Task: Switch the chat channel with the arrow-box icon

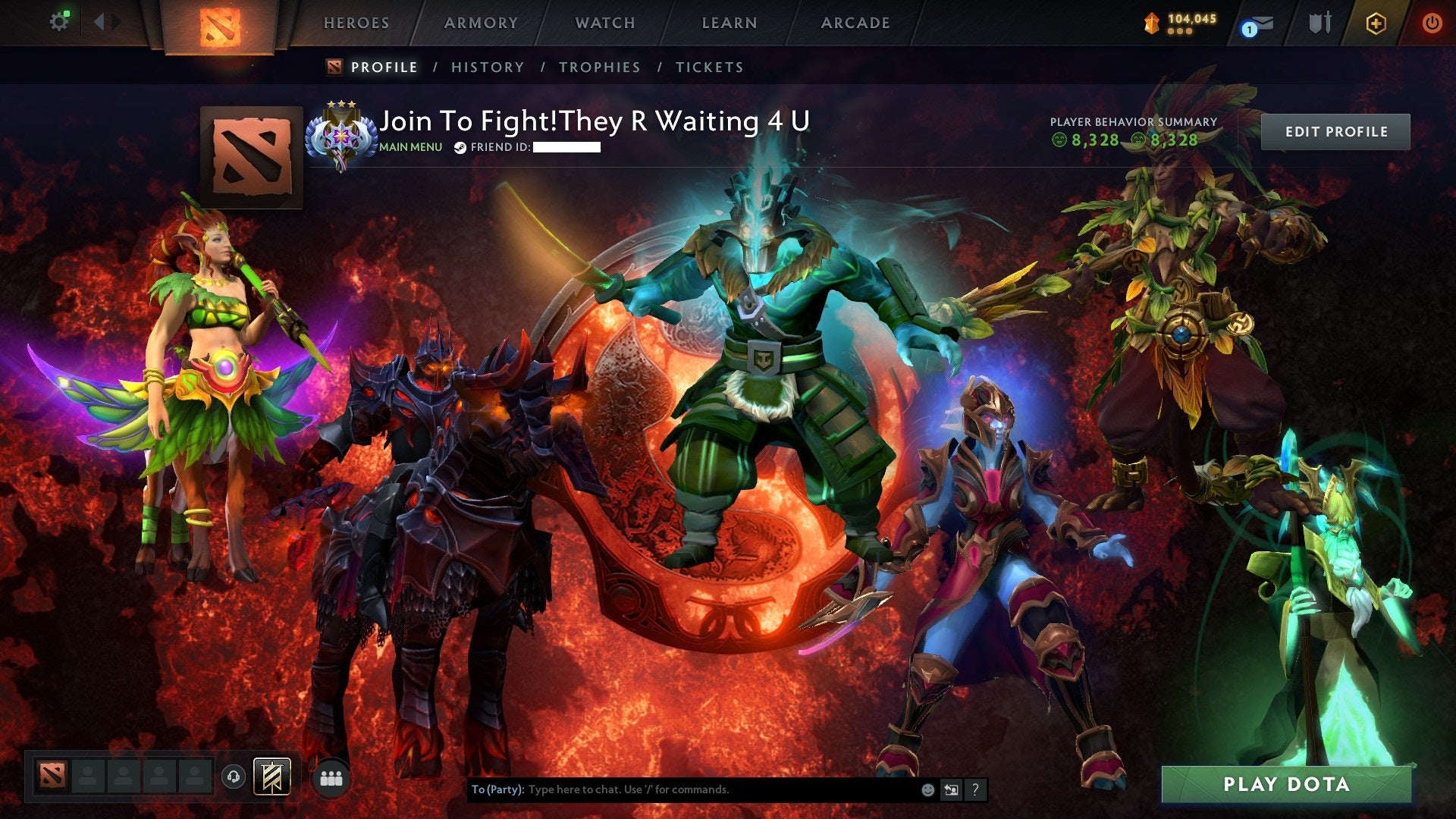Action: (951, 789)
